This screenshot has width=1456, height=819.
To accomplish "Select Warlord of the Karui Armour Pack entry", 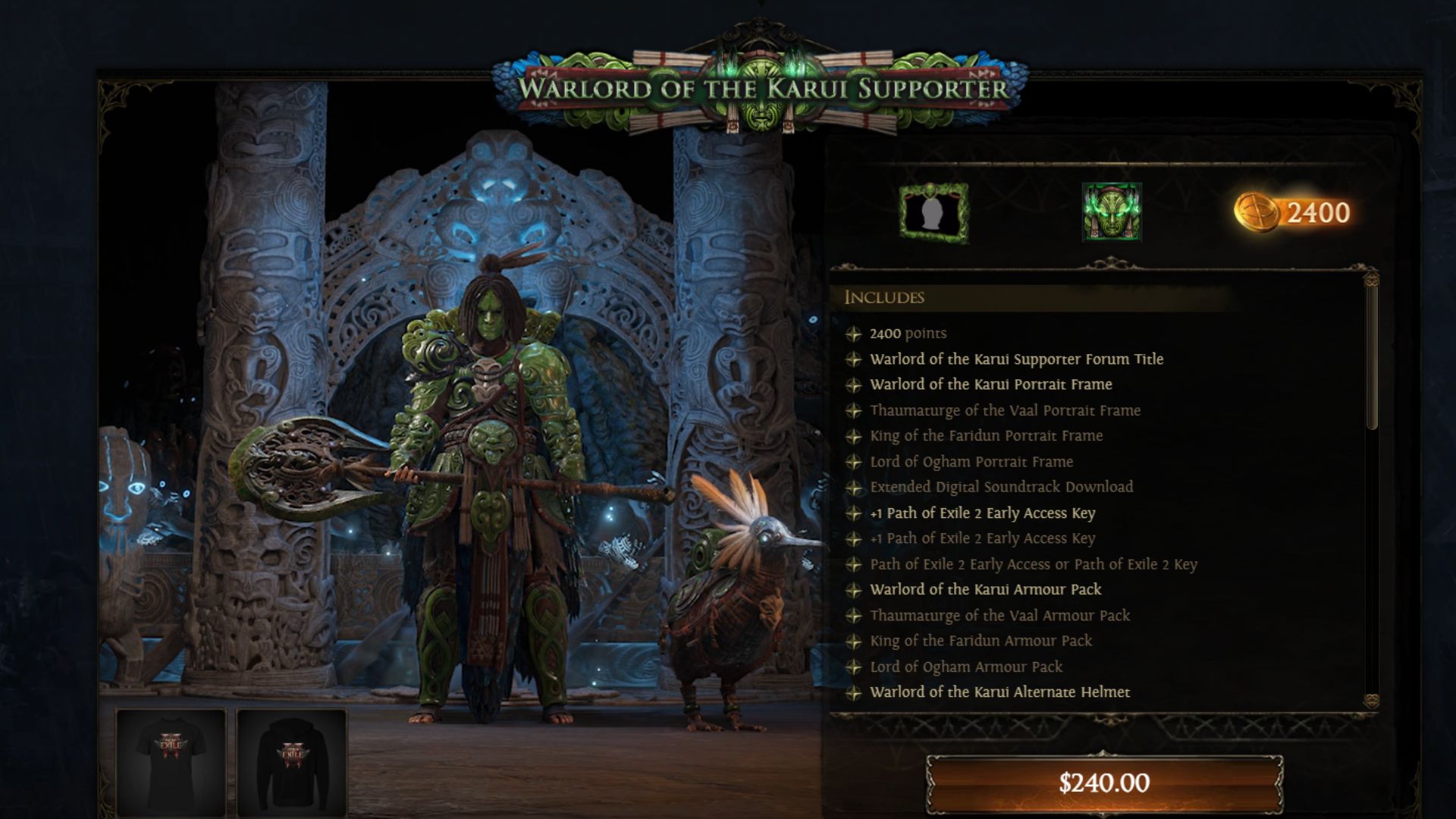I will click(x=985, y=589).
